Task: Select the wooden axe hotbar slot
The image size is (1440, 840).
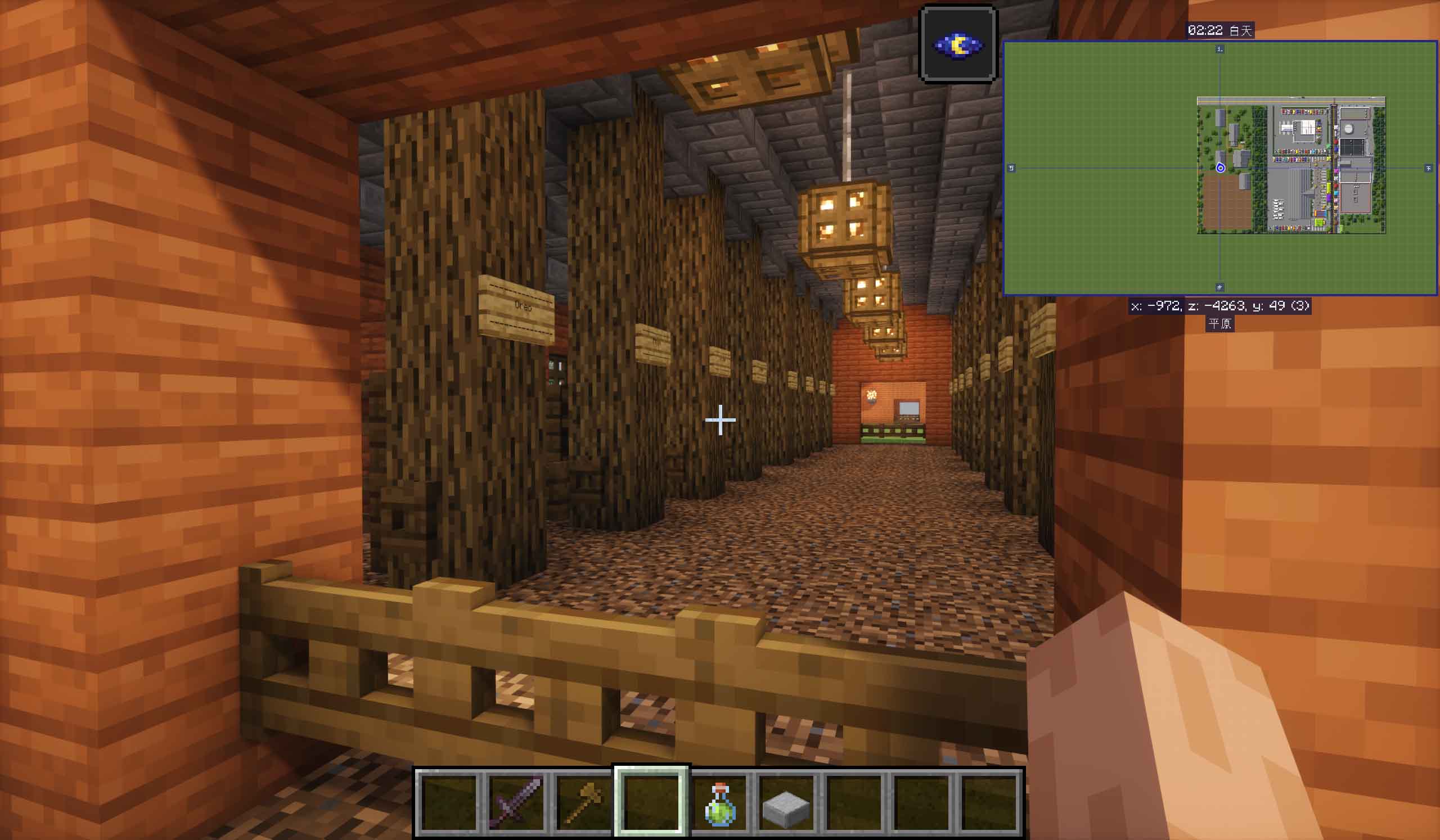Action: point(583,802)
